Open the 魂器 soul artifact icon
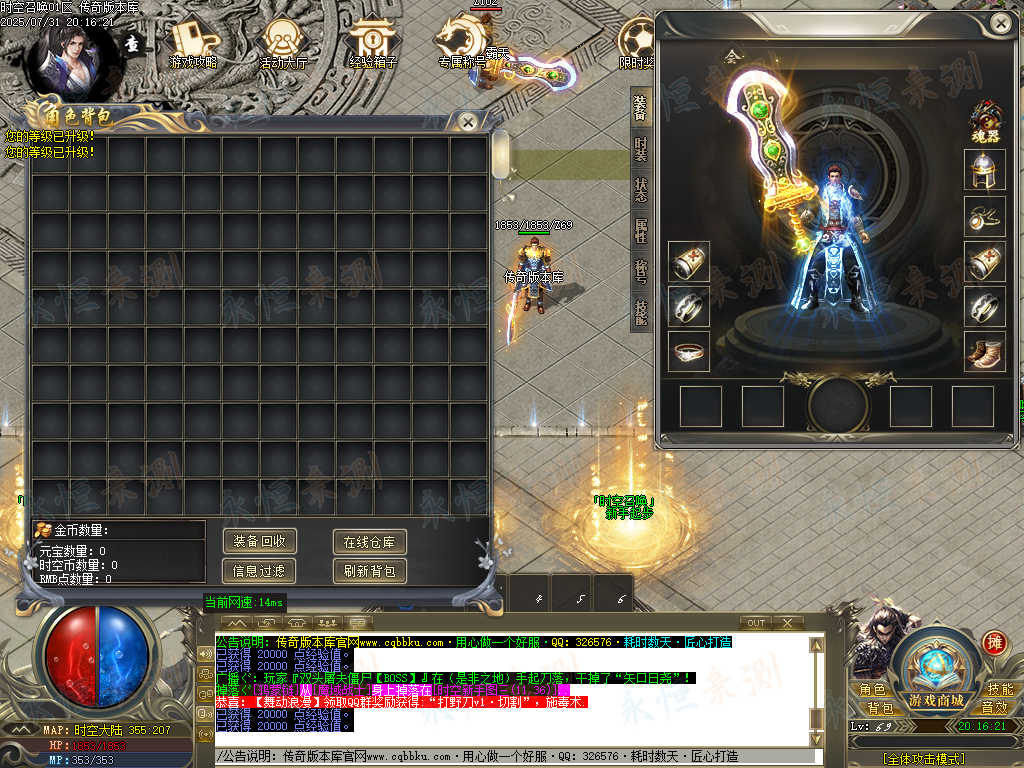 tap(986, 120)
